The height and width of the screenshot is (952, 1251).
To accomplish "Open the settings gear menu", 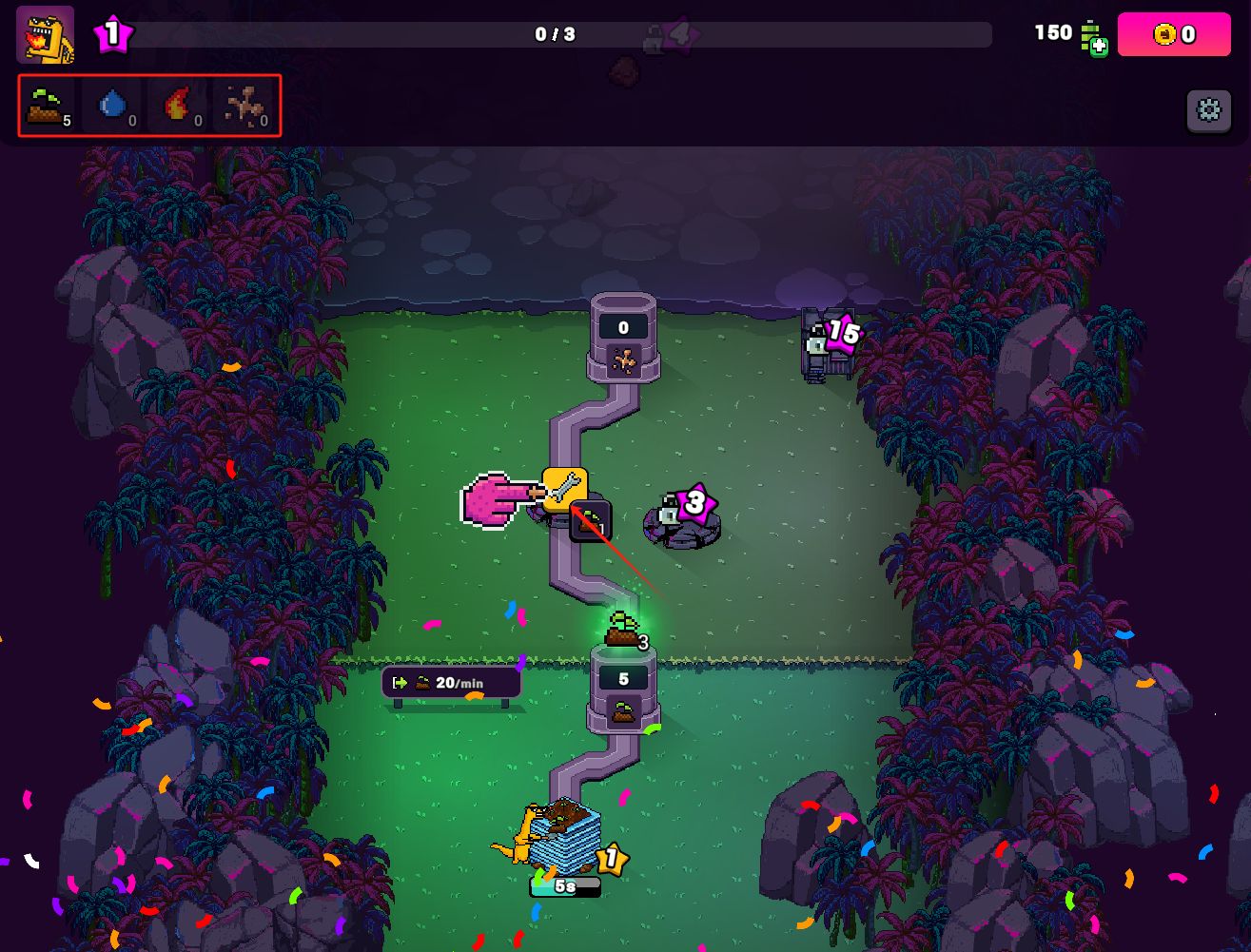I will tap(1208, 111).
